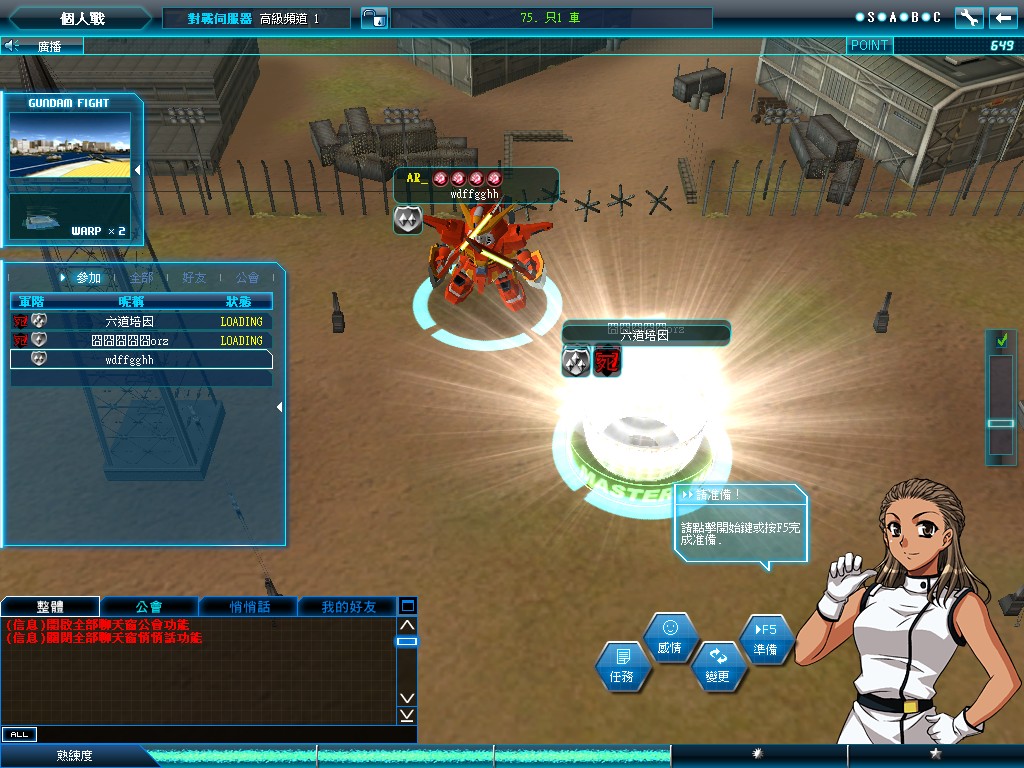Select player row 六道培因 in list

(140, 322)
